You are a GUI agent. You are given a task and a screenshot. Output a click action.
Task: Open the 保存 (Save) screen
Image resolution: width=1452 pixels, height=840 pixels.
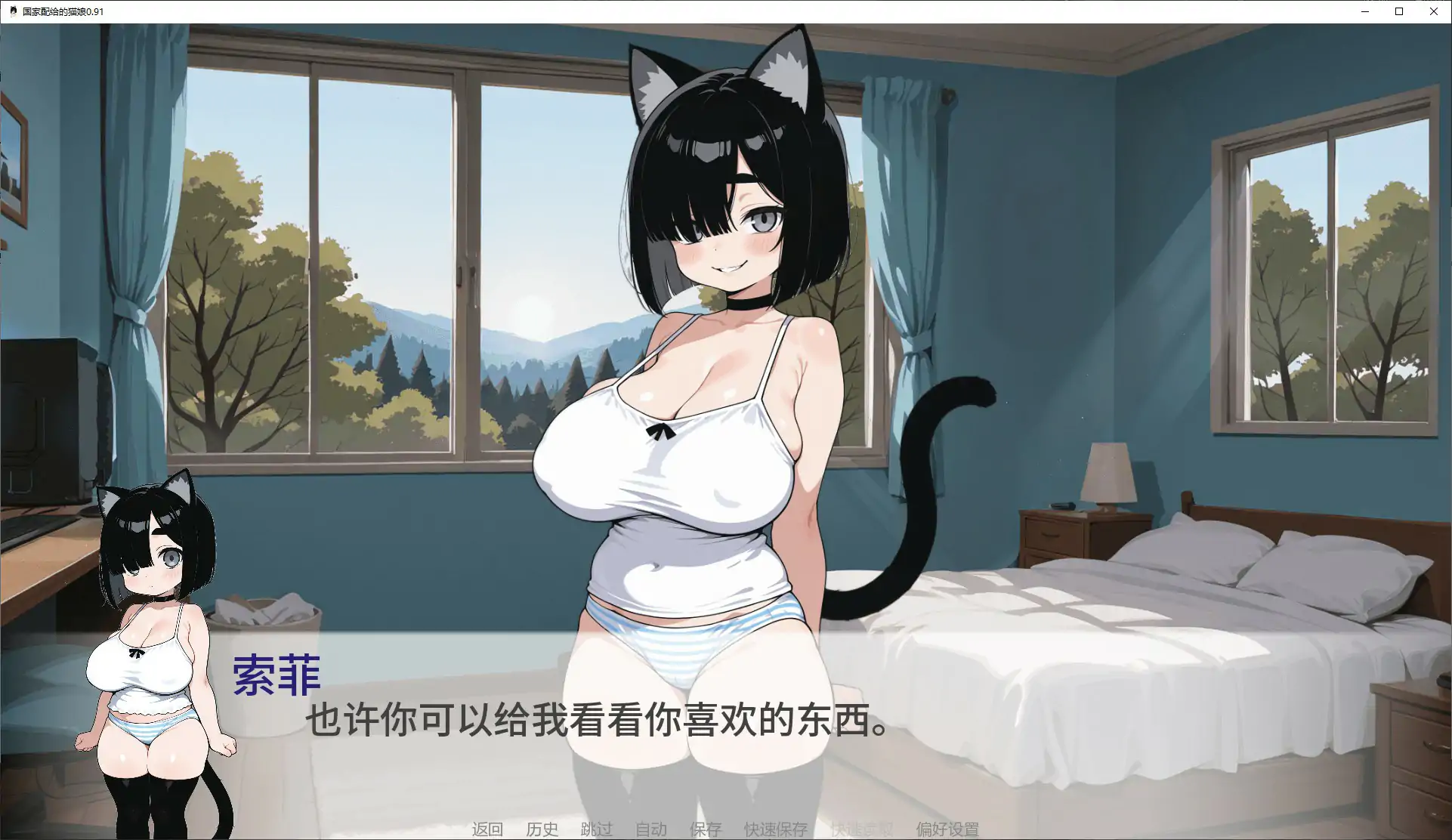pyautogui.click(x=705, y=829)
